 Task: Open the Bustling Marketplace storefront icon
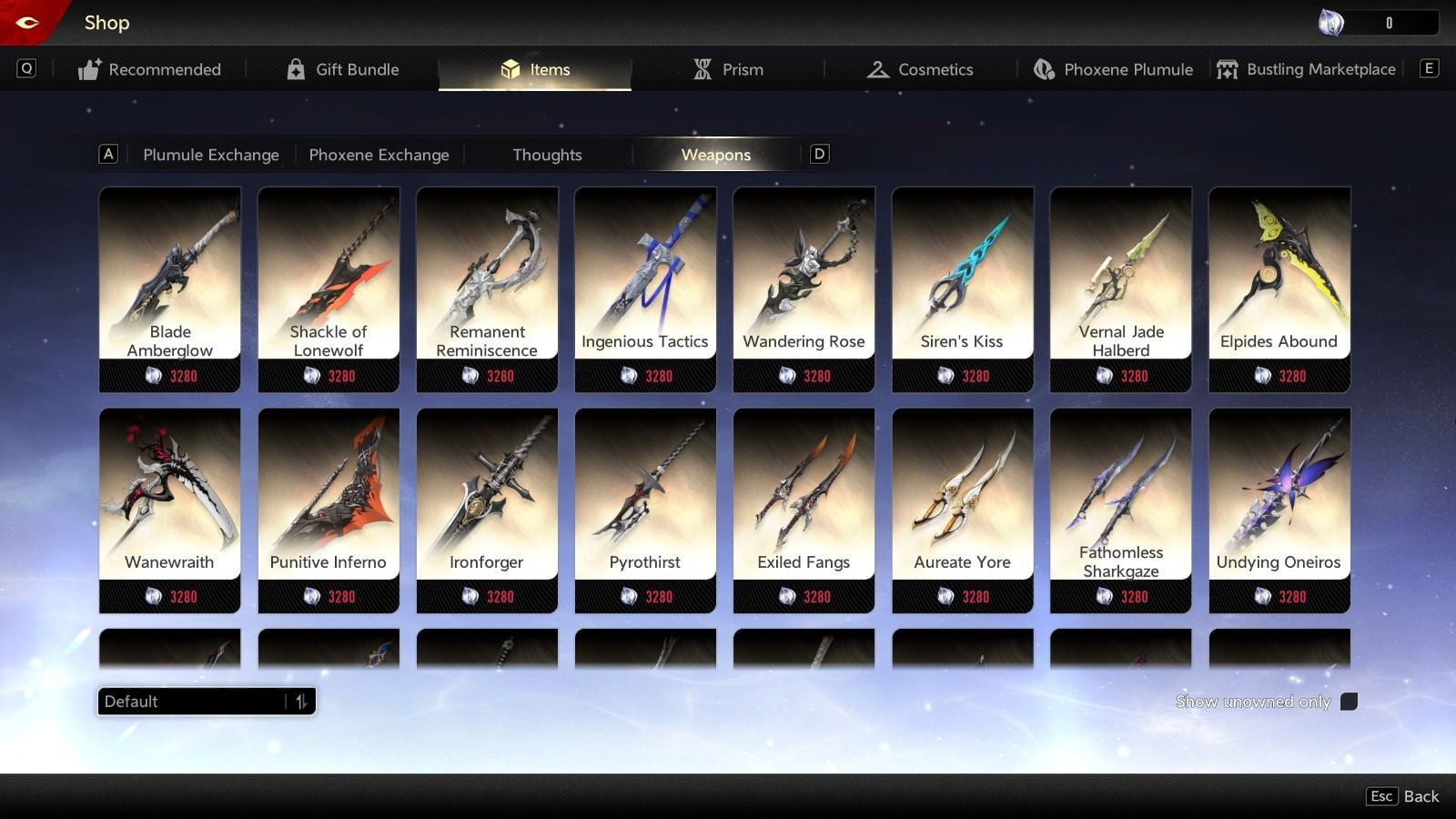pyautogui.click(x=1228, y=68)
